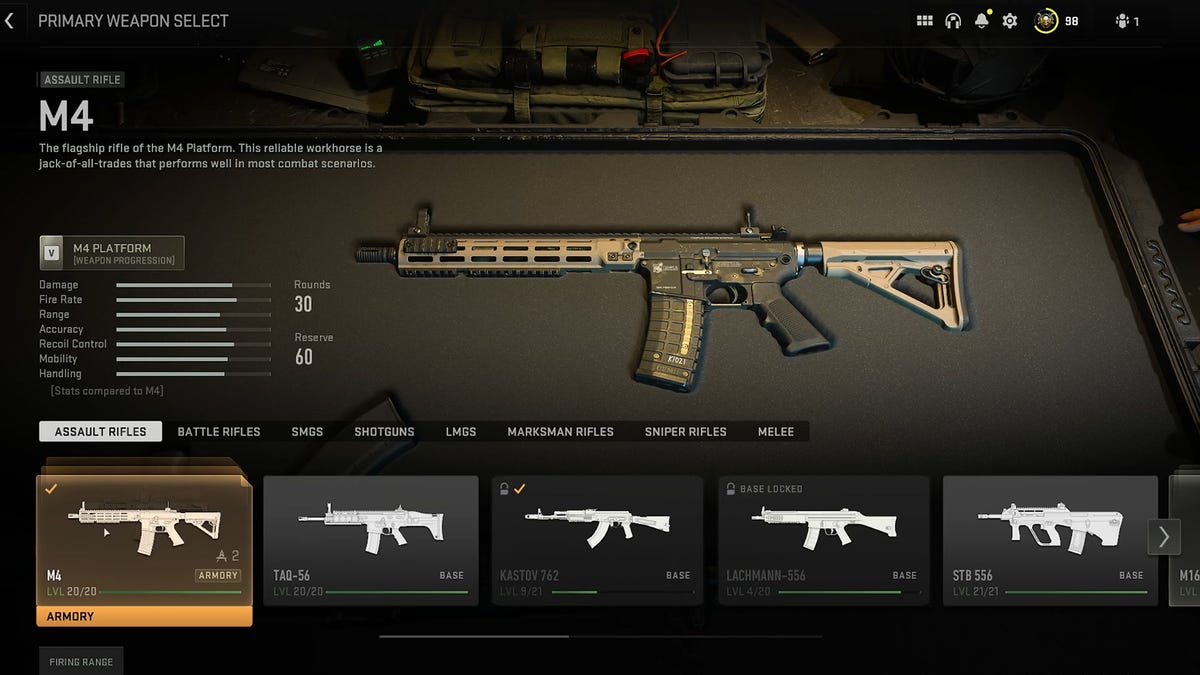This screenshot has width=1200, height=675.
Task: Switch to the Battle Rifles tab
Action: tap(219, 432)
